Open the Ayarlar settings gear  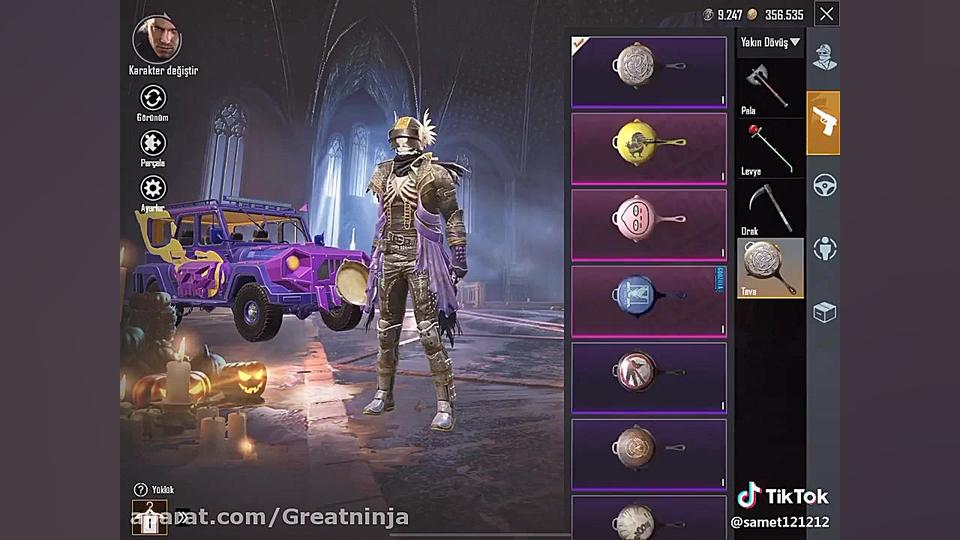tap(153, 188)
